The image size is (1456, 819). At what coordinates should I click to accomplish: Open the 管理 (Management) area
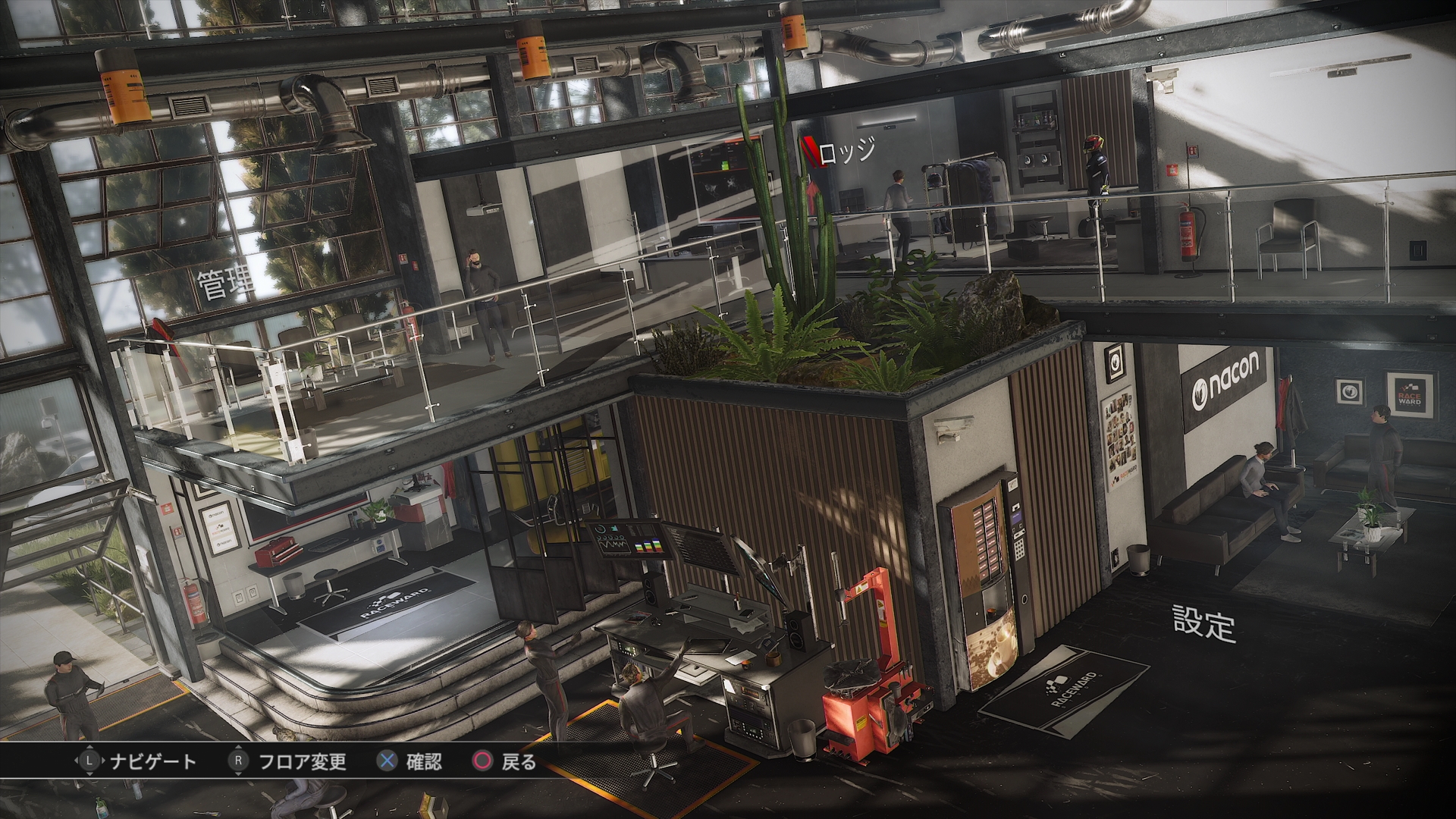coord(226,284)
